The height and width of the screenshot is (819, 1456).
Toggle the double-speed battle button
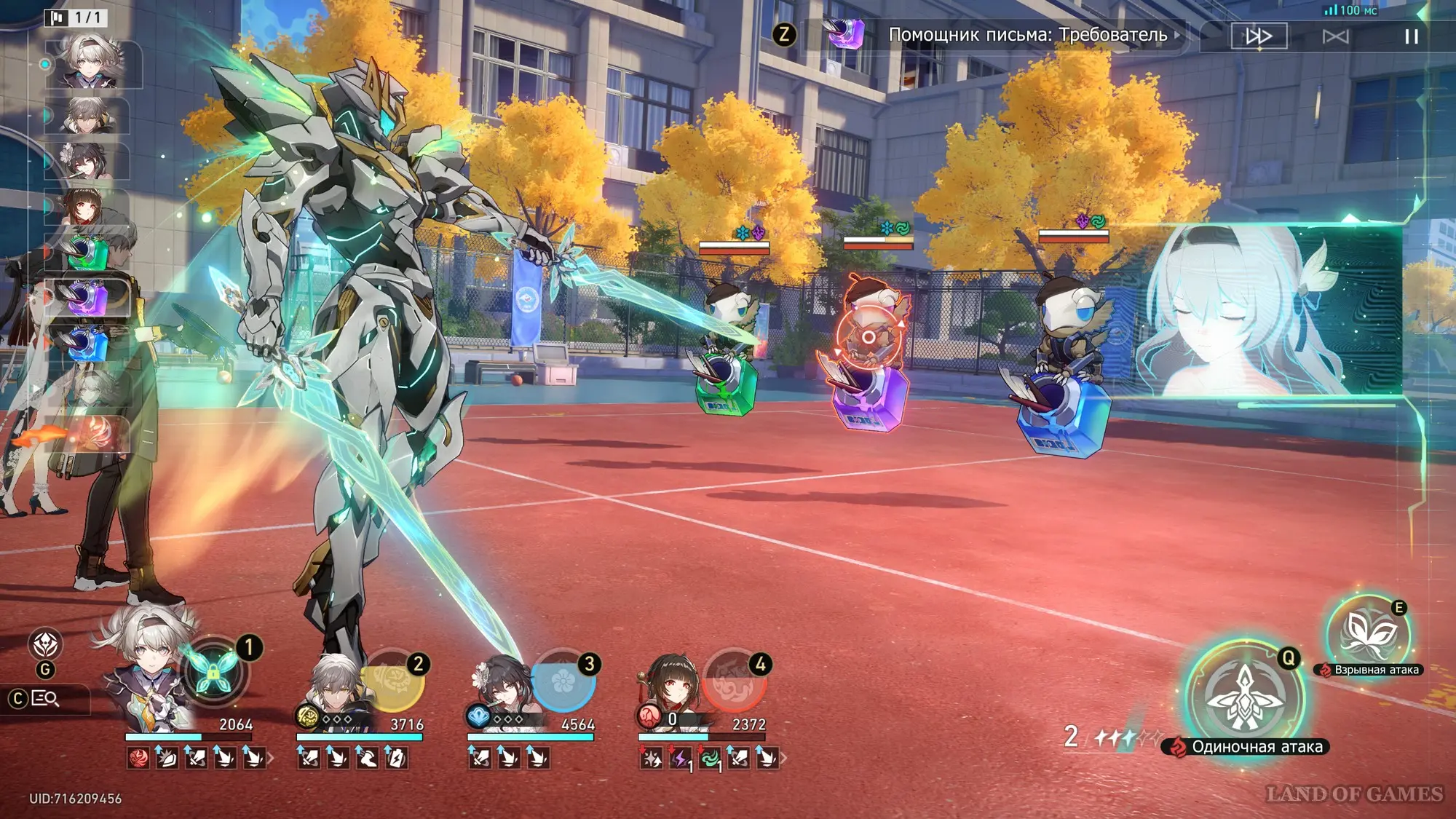click(1259, 36)
